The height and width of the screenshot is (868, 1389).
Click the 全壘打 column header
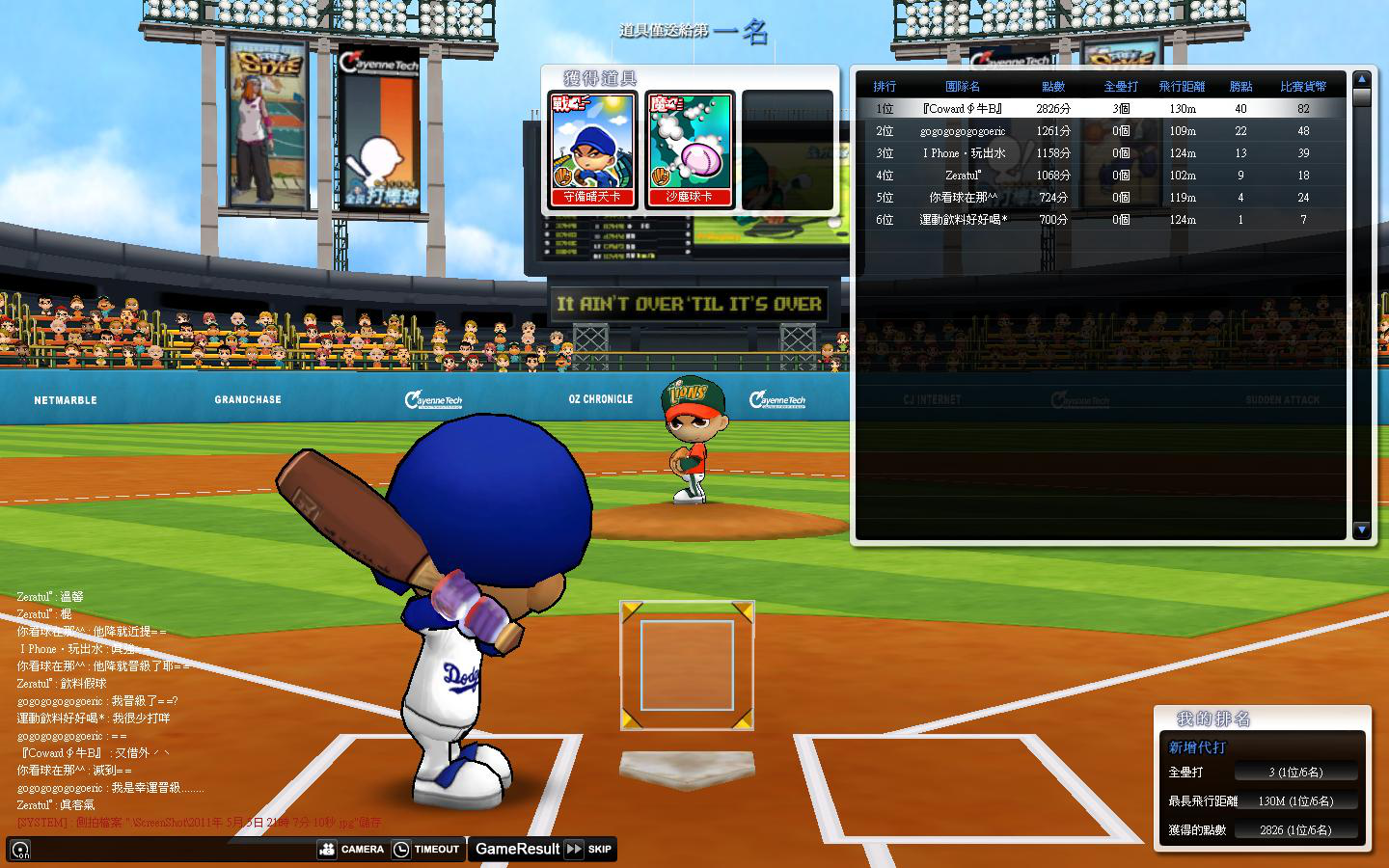pyautogui.click(x=1121, y=87)
